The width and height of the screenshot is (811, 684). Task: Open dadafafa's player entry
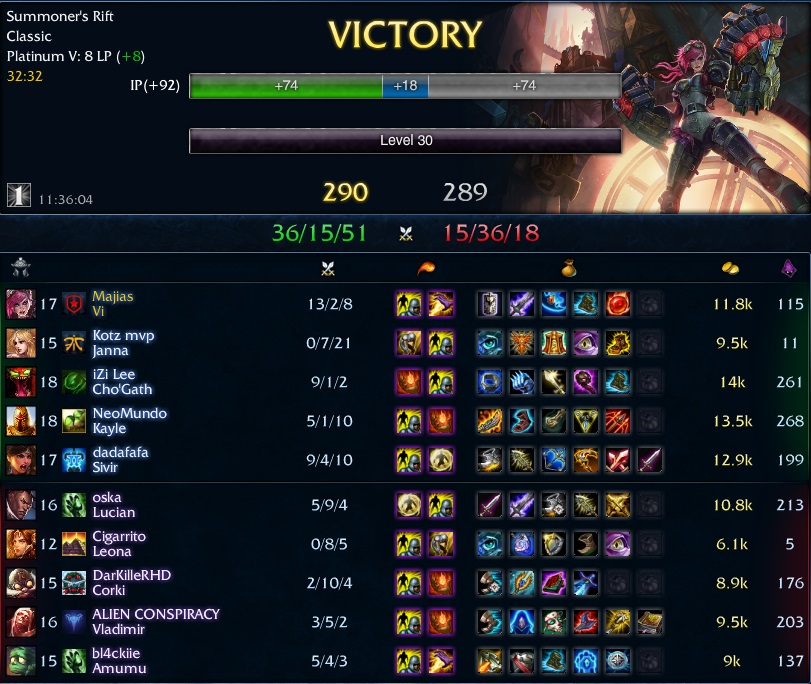(120, 452)
